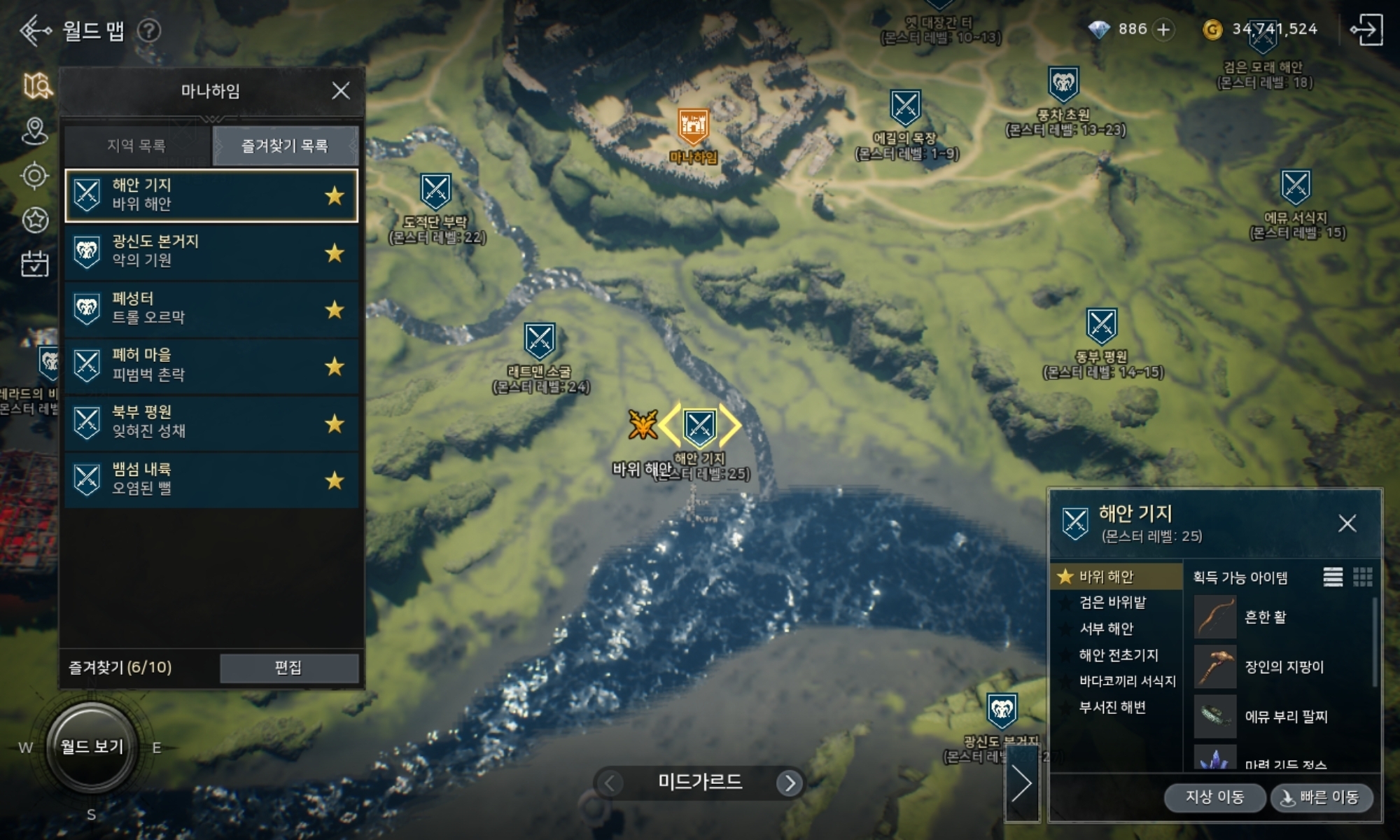
Task: Close the 해안 기지 info panel
Action: pos(1347,523)
